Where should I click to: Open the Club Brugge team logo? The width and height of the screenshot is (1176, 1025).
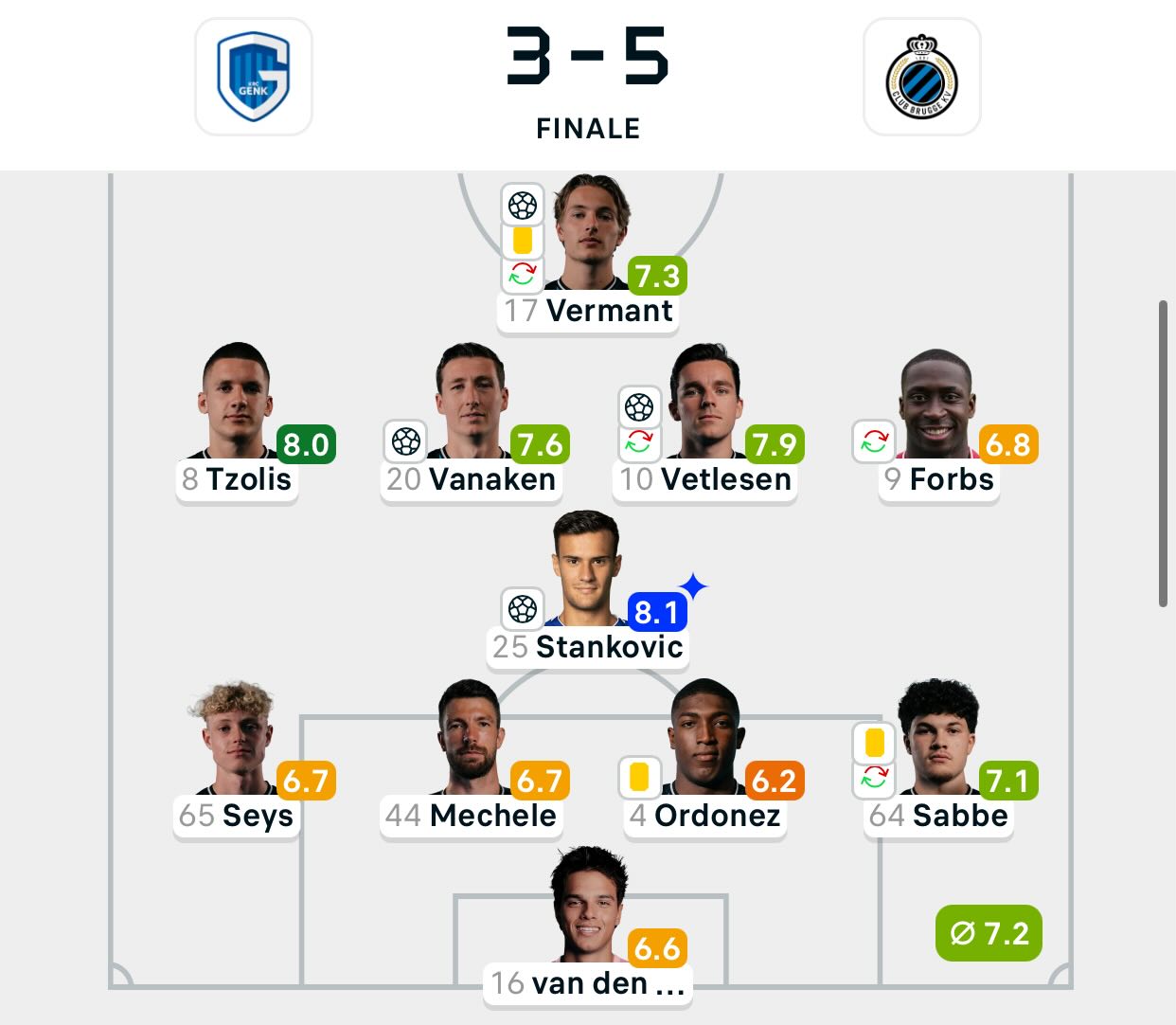921,77
